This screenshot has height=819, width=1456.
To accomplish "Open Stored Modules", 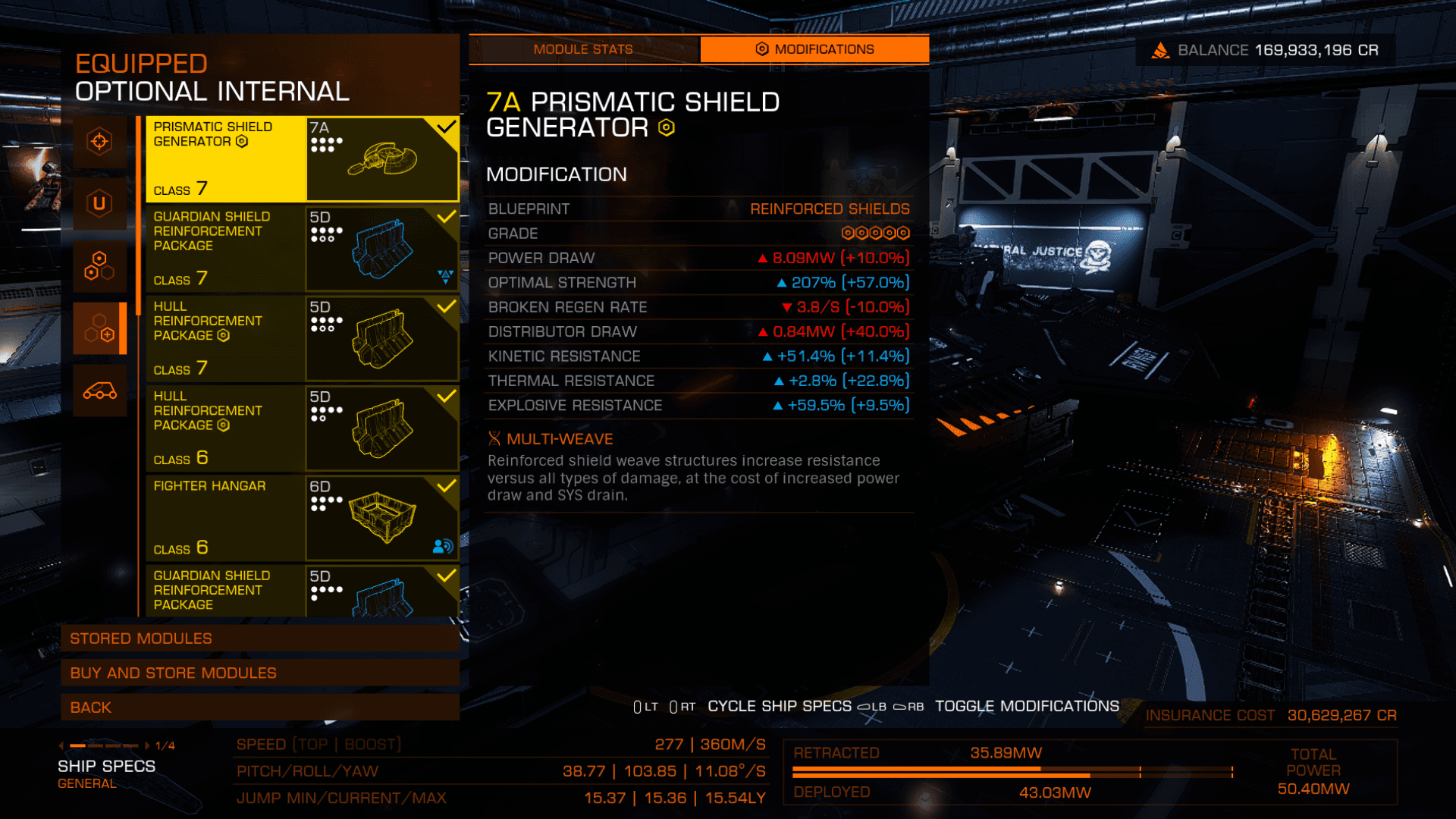I will tap(259, 639).
